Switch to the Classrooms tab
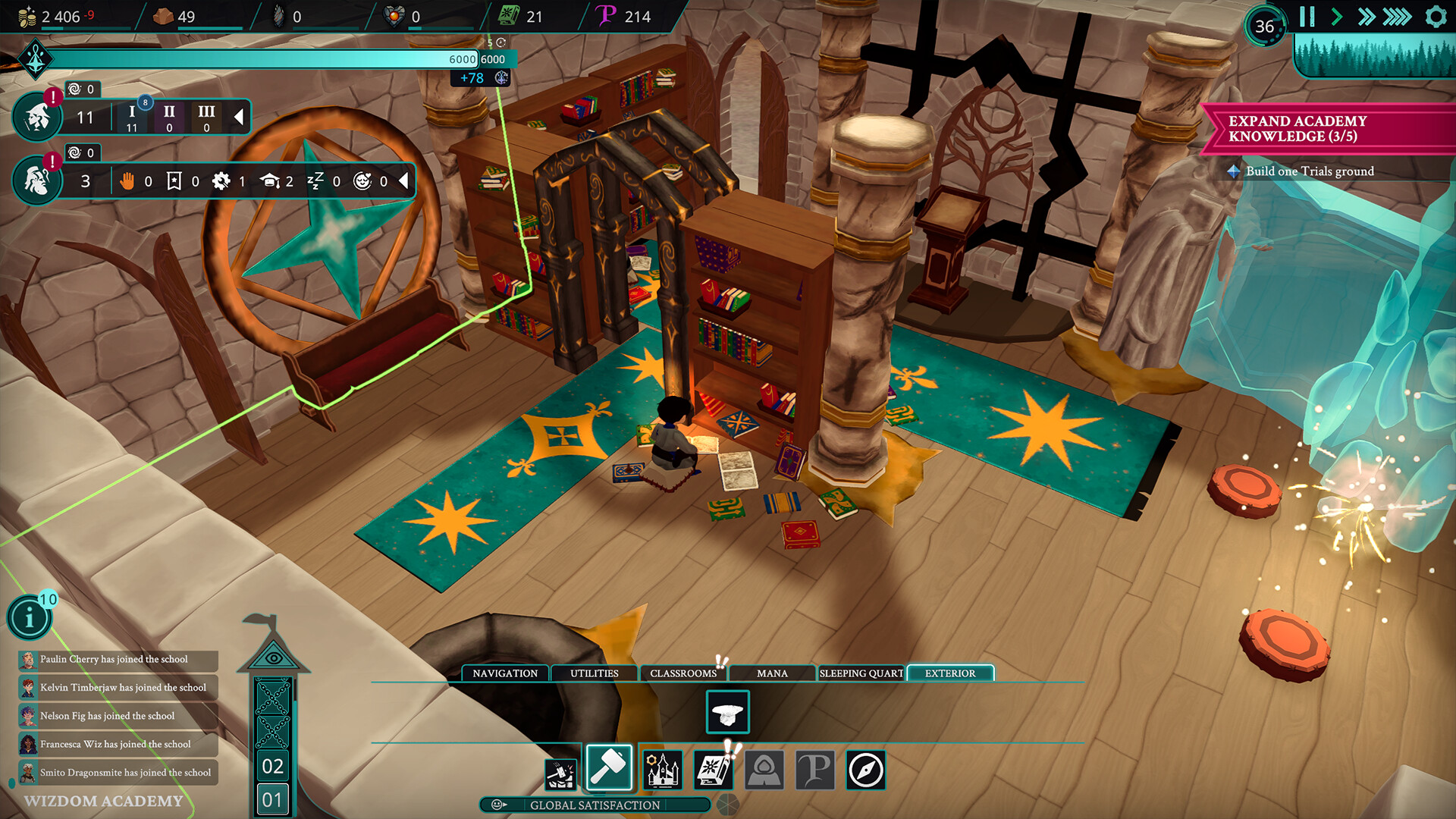 (682, 673)
